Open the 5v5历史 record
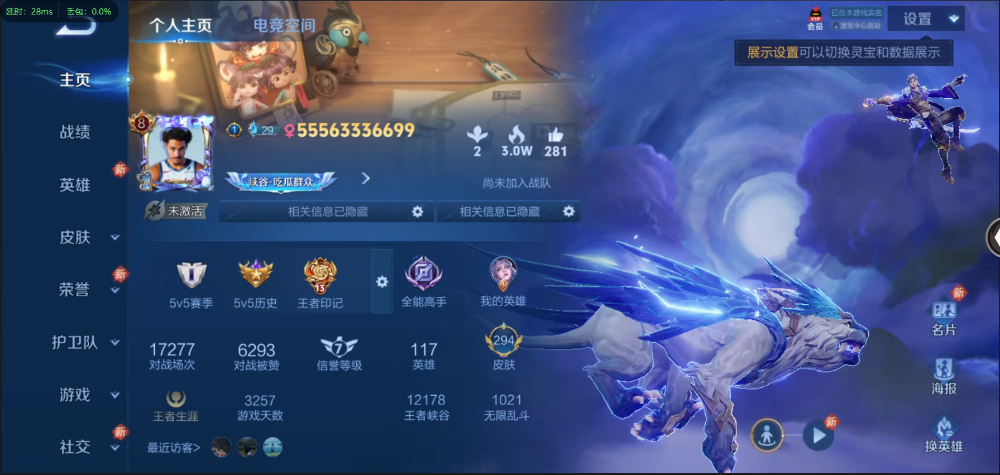The width and height of the screenshot is (1000, 475). (255, 282)
